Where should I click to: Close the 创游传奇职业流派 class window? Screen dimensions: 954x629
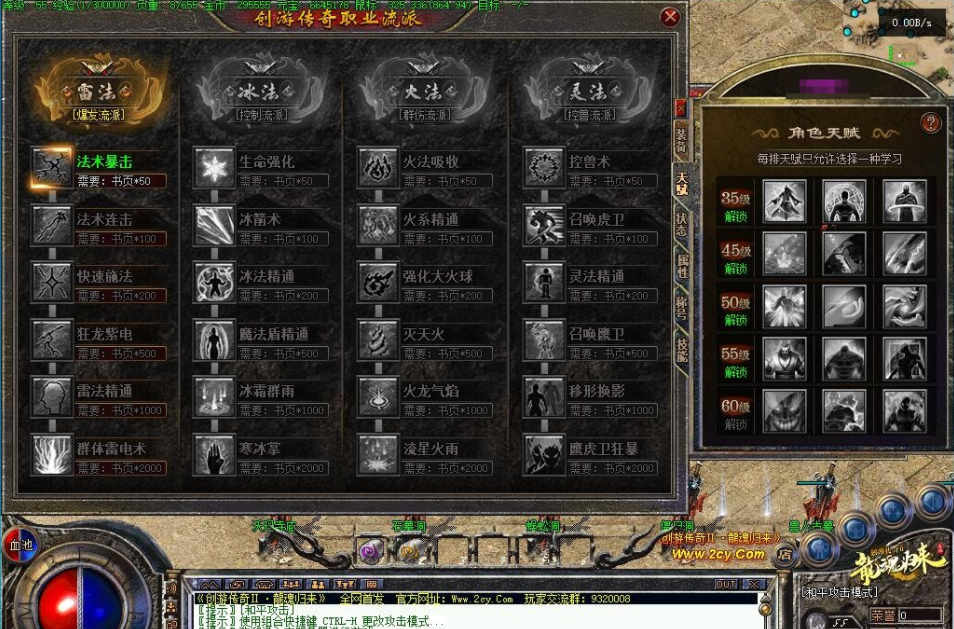671,17
